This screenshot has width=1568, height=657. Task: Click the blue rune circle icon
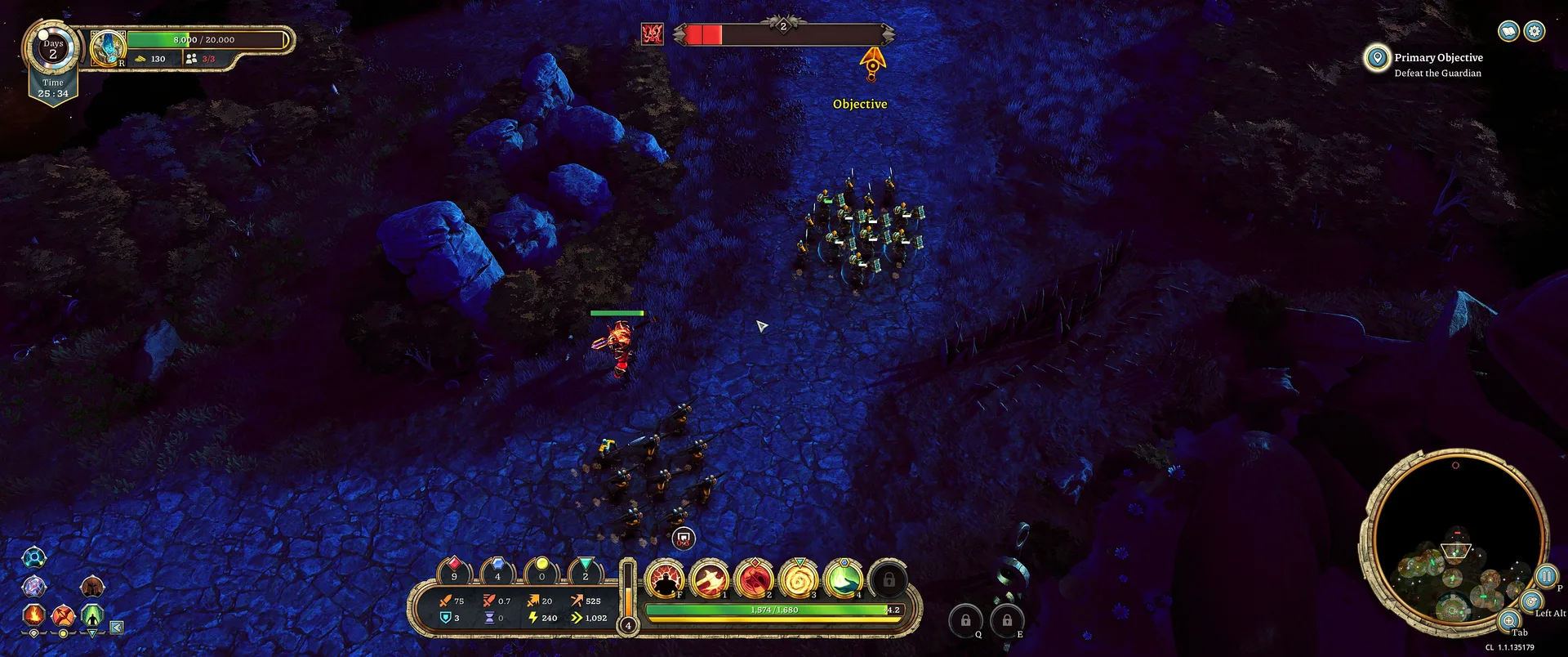(x=33, y=557)
